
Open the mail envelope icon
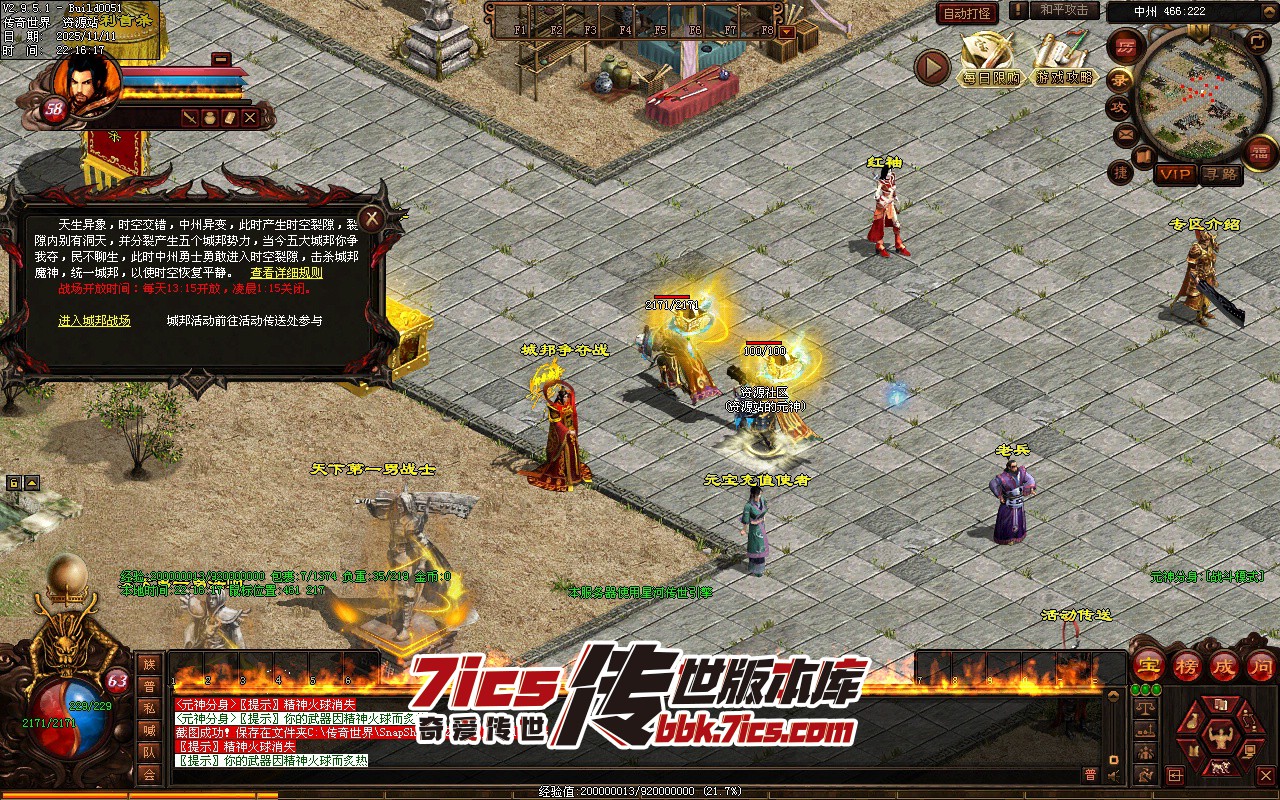pyautogui.click(x=1125, y=134)
